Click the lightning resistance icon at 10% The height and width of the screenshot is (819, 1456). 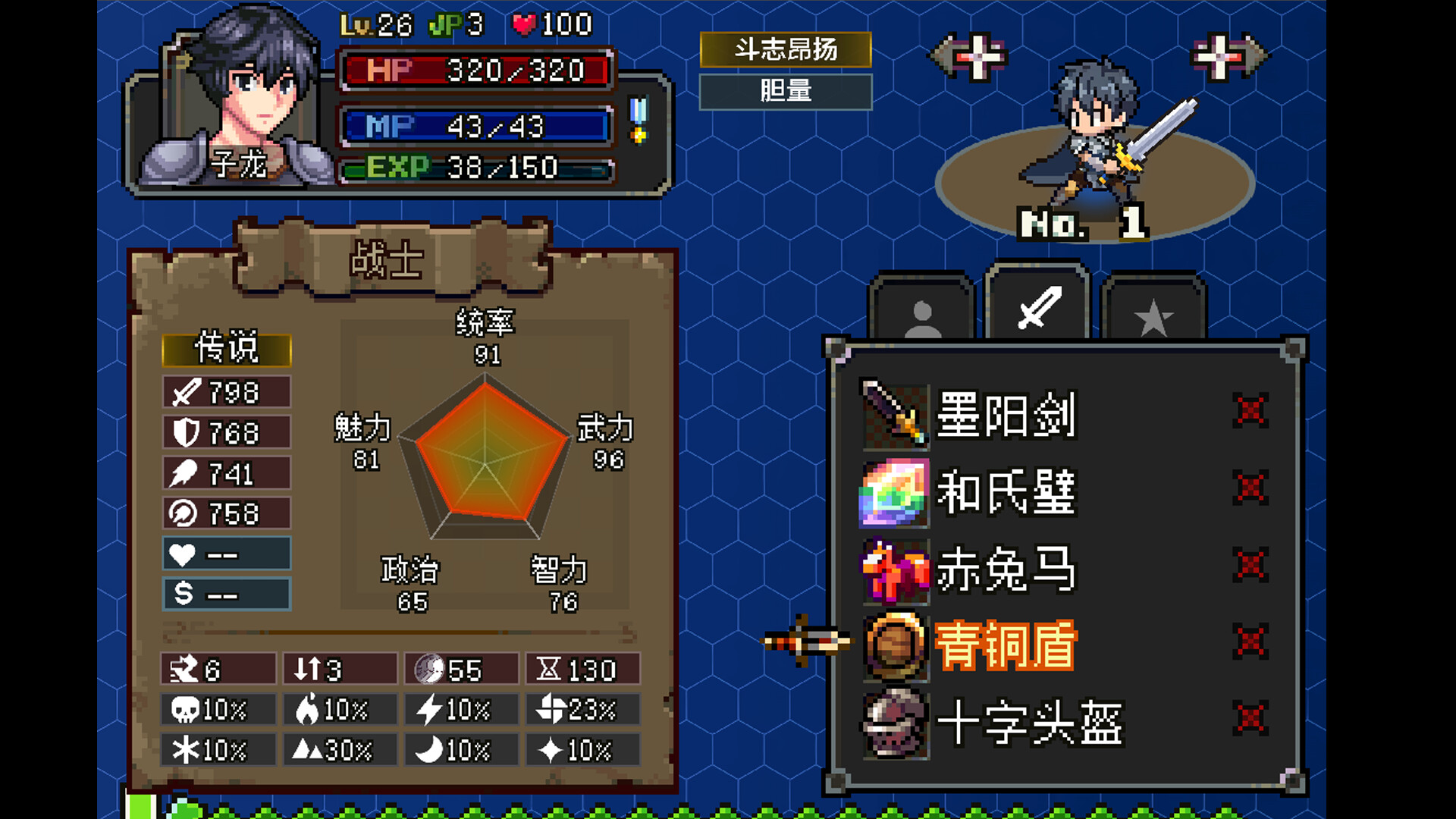(x=429, y=709)
